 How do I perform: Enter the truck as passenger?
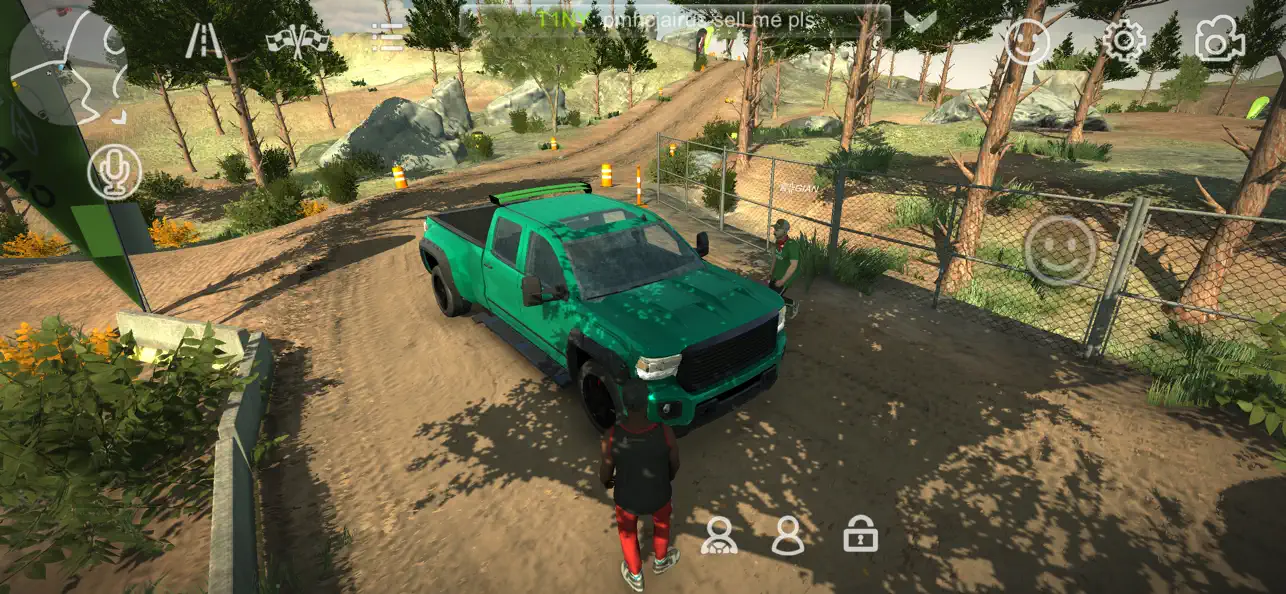788,535
